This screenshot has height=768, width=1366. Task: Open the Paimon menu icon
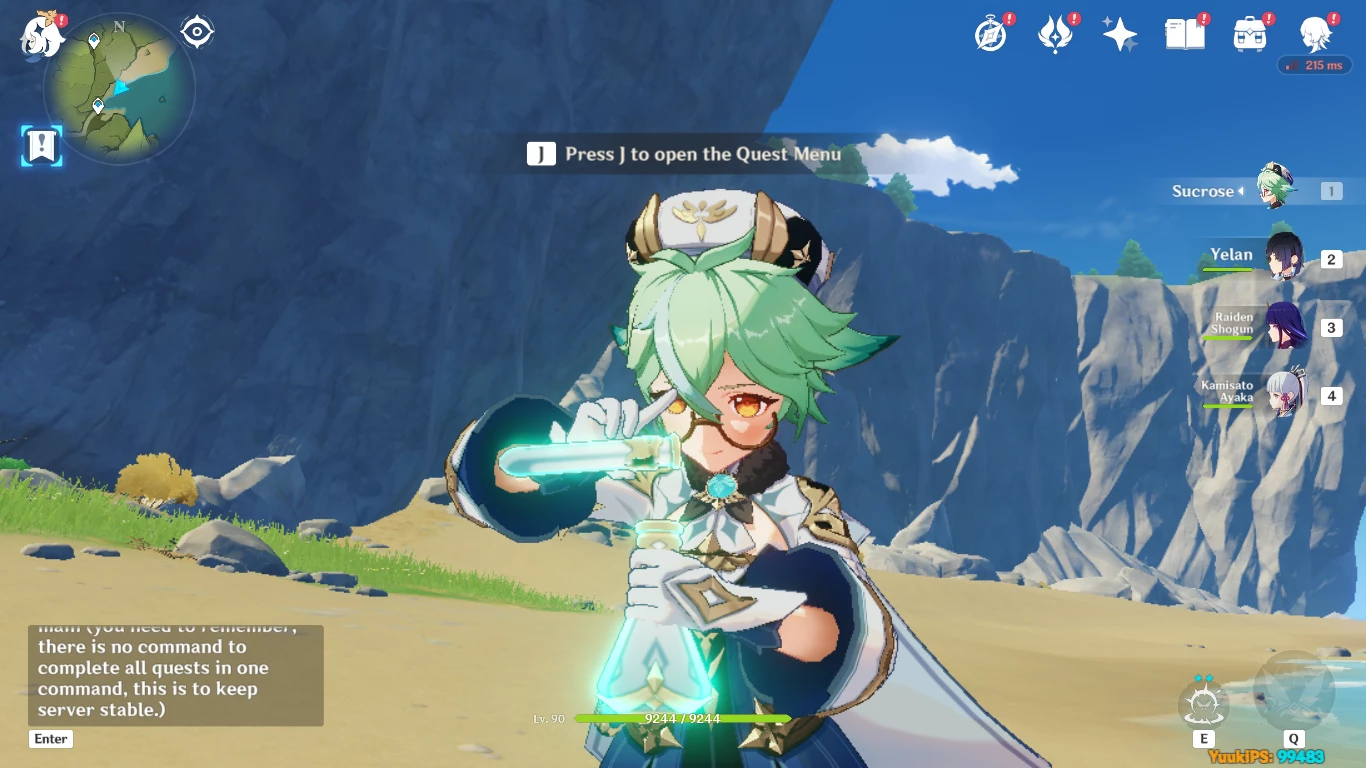click(x=42, y=35)
